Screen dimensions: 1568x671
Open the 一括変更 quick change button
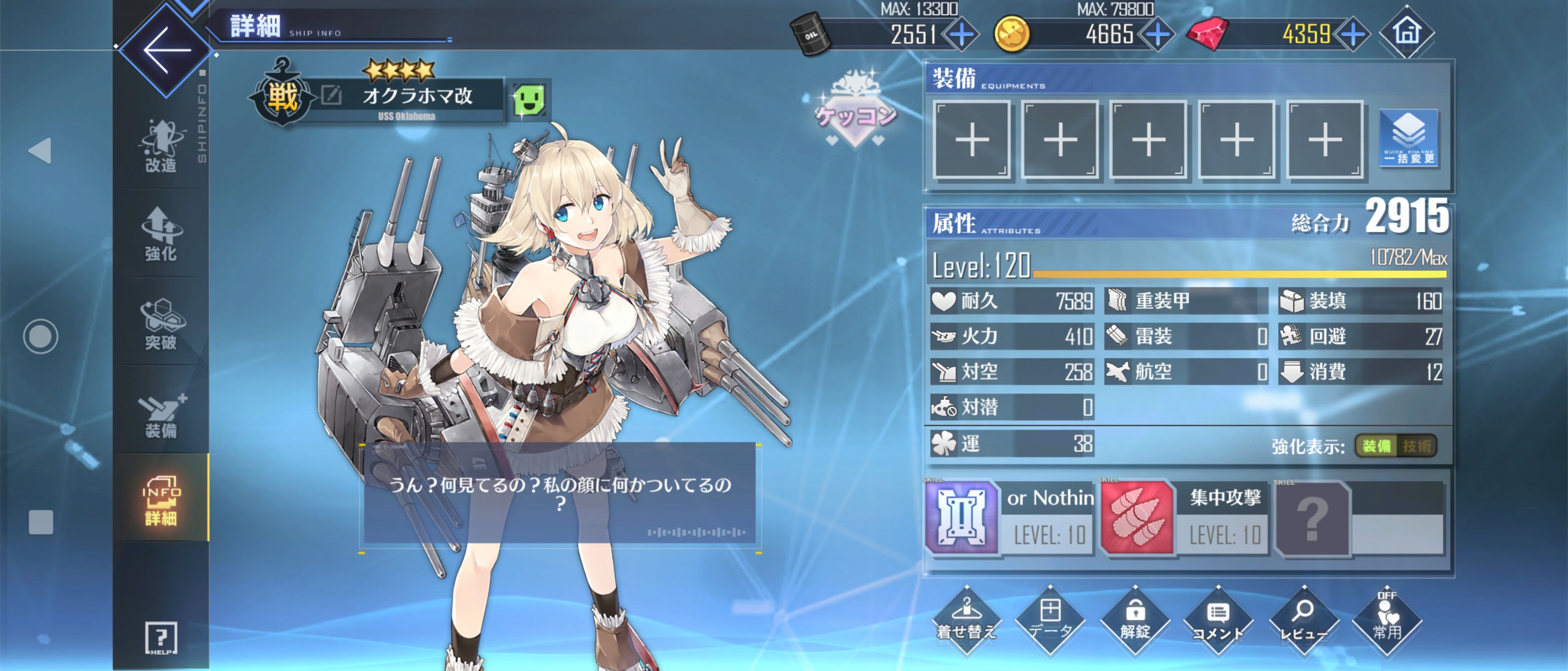point(1408,138)
